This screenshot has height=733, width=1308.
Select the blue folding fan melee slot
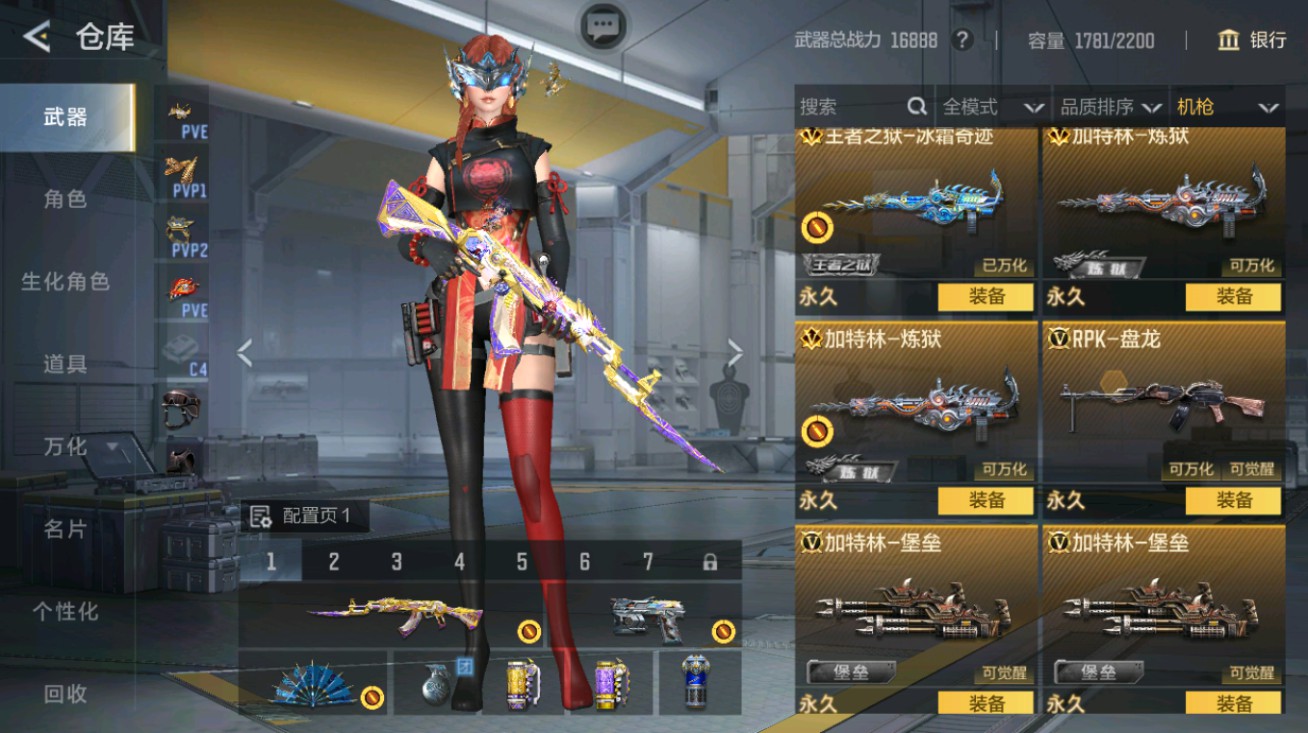coord(313,685)
